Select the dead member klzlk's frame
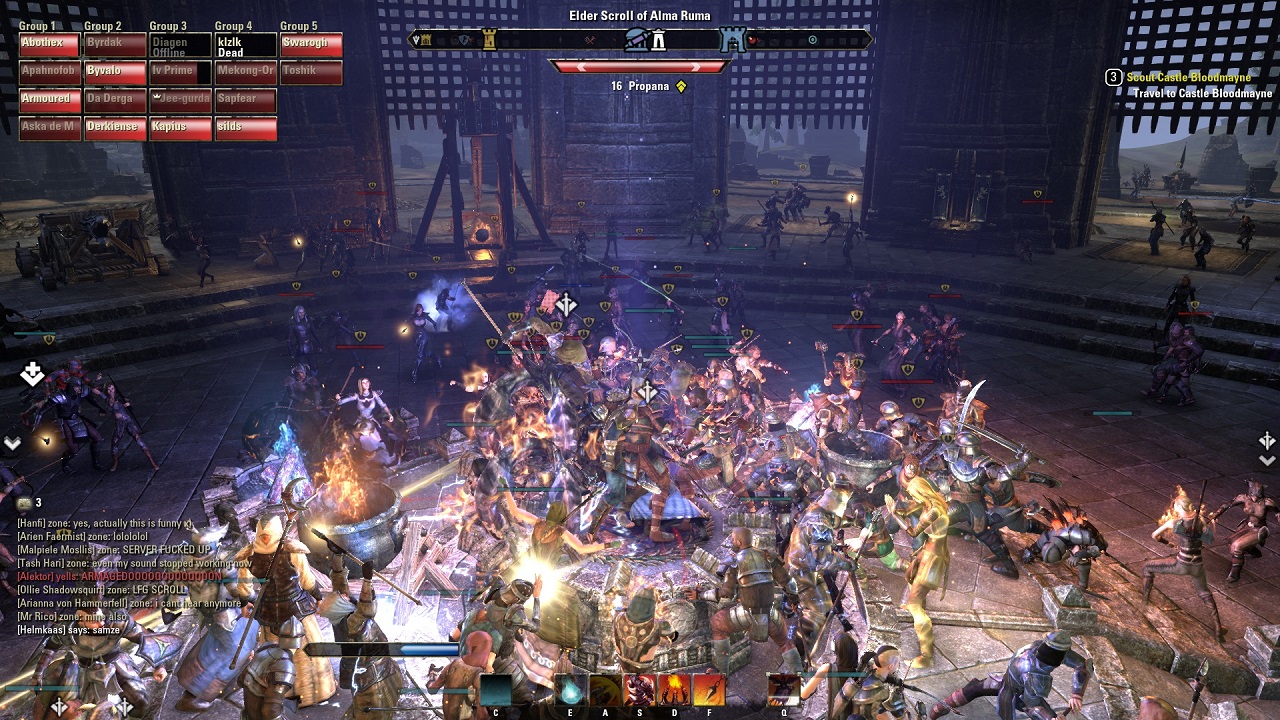The height and width of the screenshot is (720, 1280). [x=245, y=45]
